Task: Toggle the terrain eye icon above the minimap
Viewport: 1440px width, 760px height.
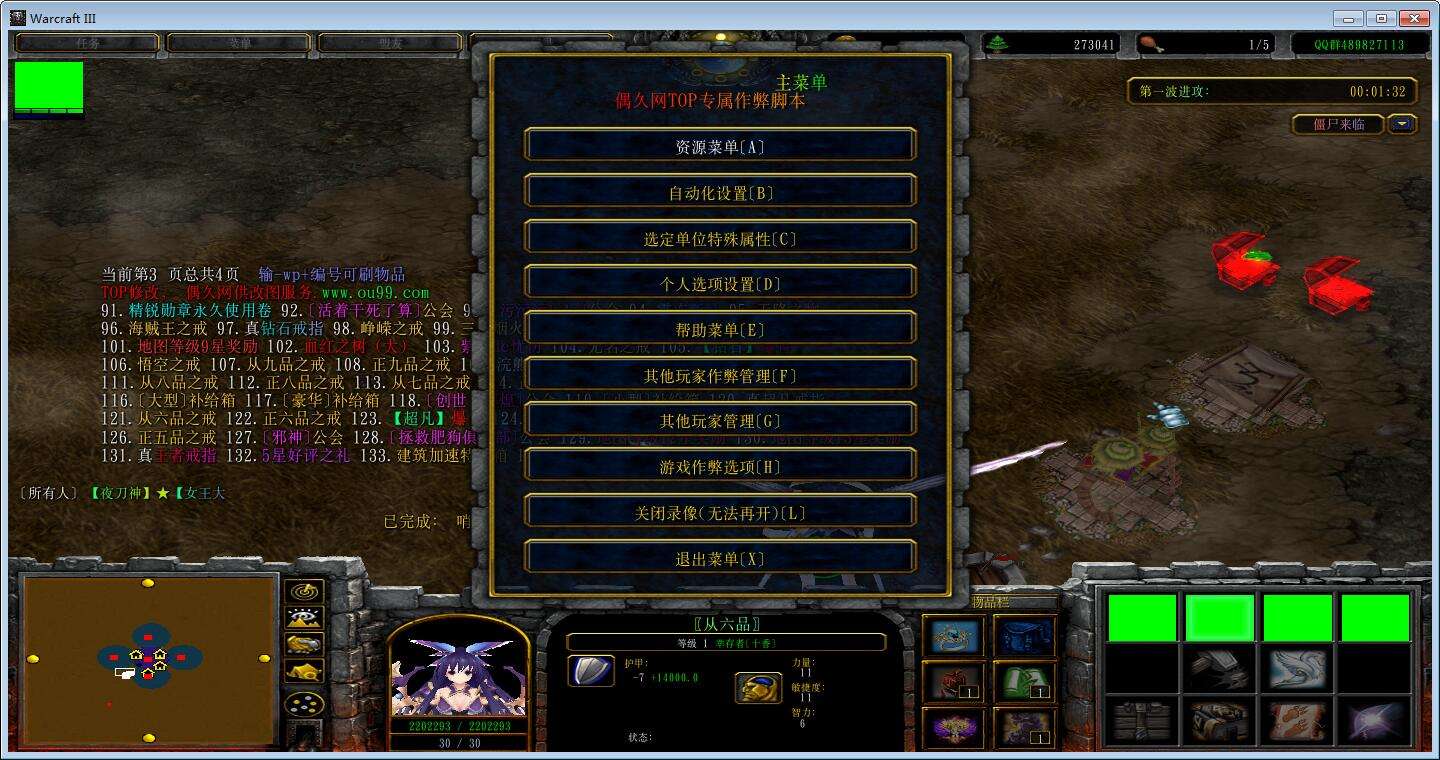Action: tap(303, 617)
